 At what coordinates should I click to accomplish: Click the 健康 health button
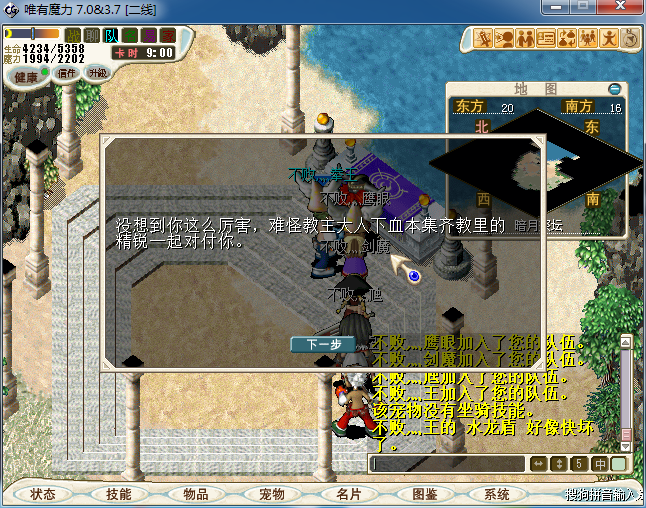[26, 77]
